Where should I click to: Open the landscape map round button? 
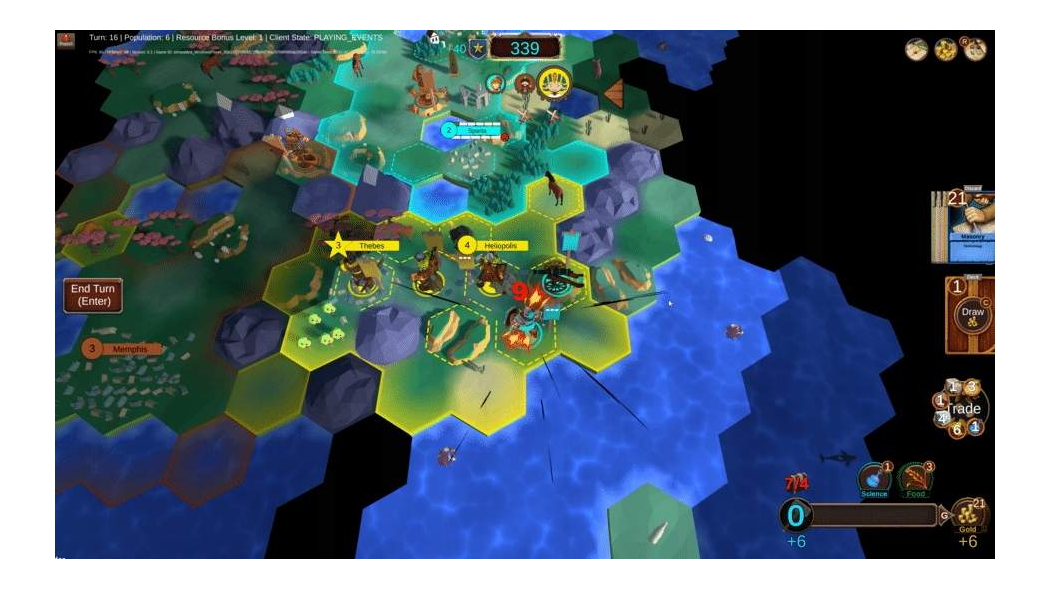pos(917,49)
